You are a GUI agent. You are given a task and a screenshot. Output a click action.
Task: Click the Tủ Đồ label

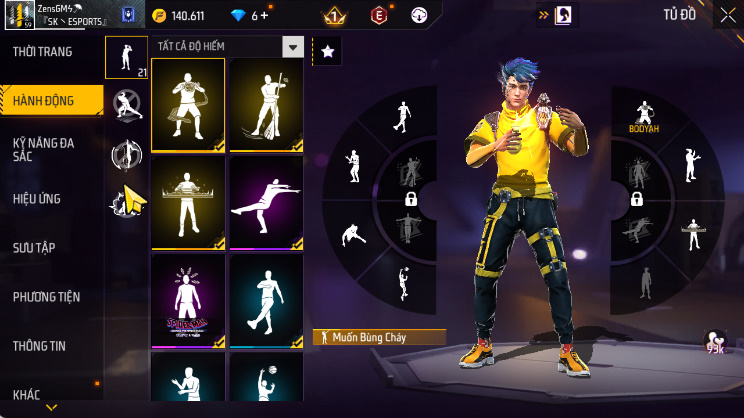[679, 15]
